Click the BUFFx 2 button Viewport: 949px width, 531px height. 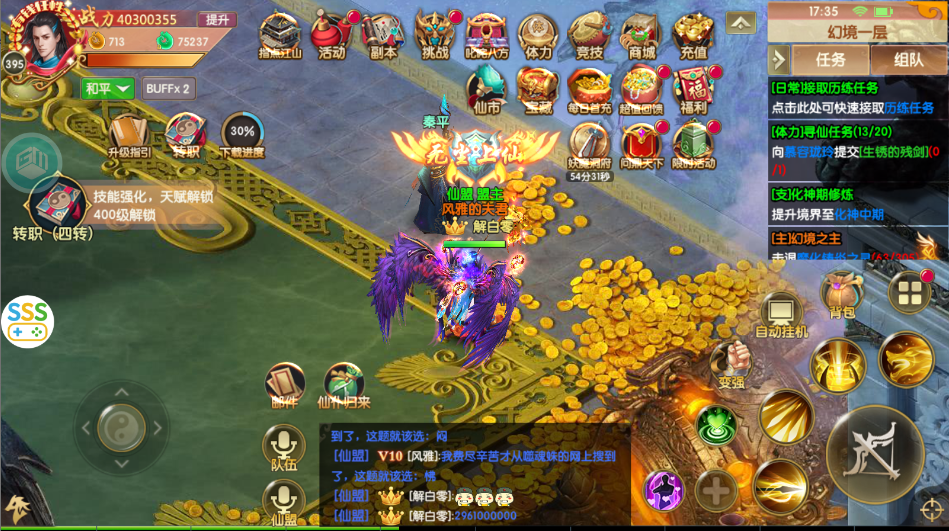point(167,88)
